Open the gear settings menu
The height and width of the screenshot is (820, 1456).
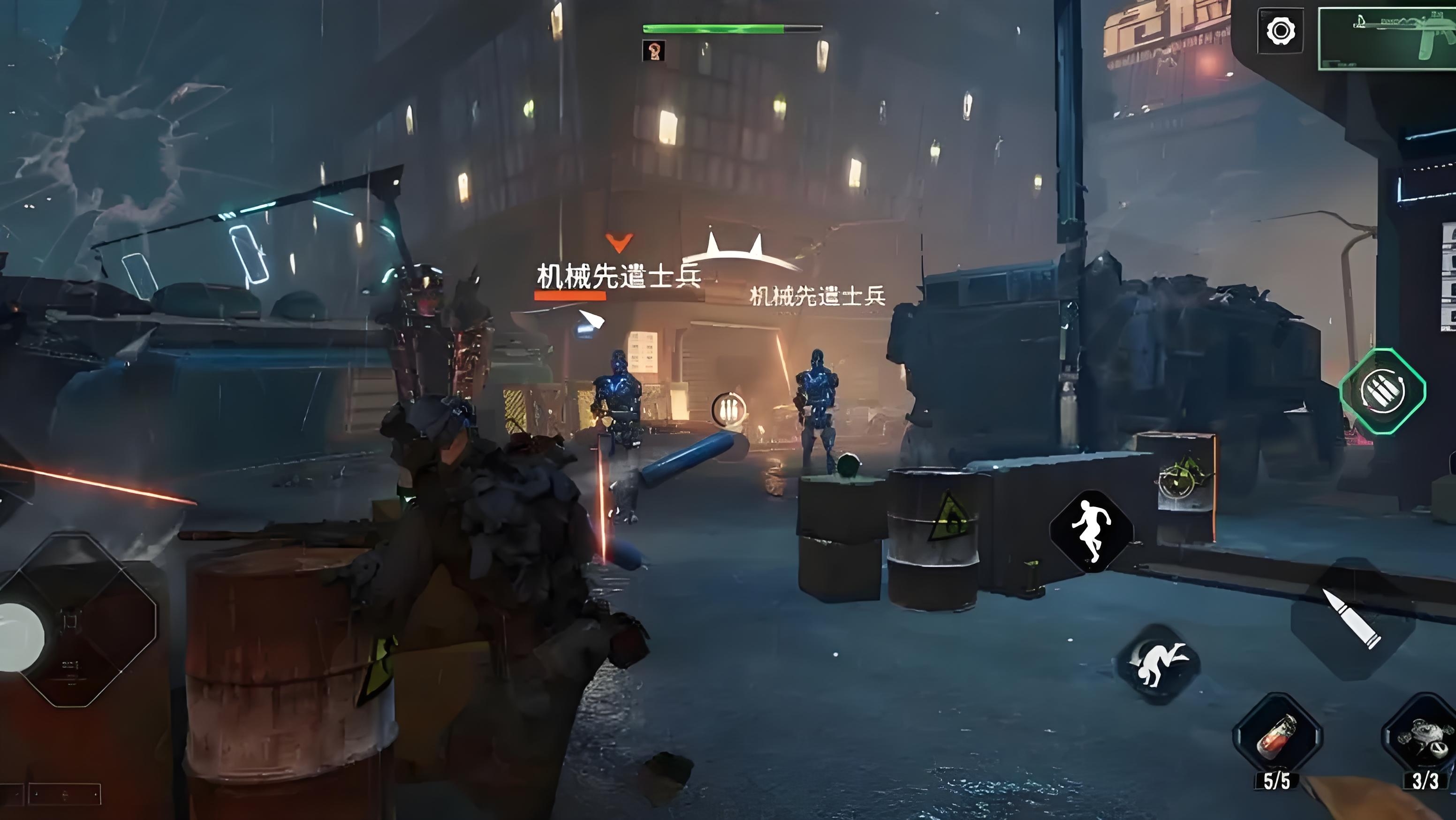point(1280,30)
